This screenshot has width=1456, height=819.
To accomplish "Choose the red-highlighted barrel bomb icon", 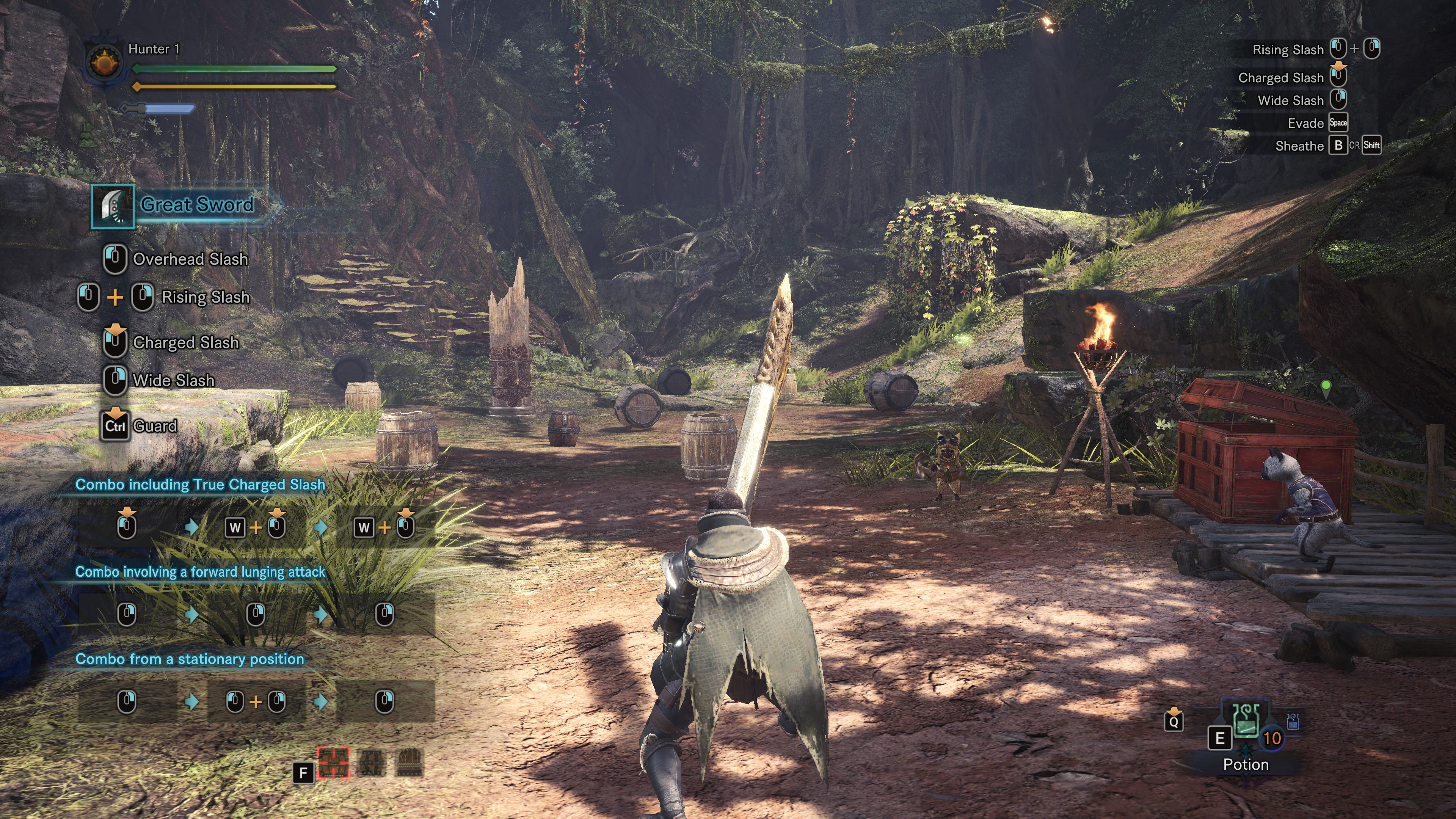I will [334, 763].
